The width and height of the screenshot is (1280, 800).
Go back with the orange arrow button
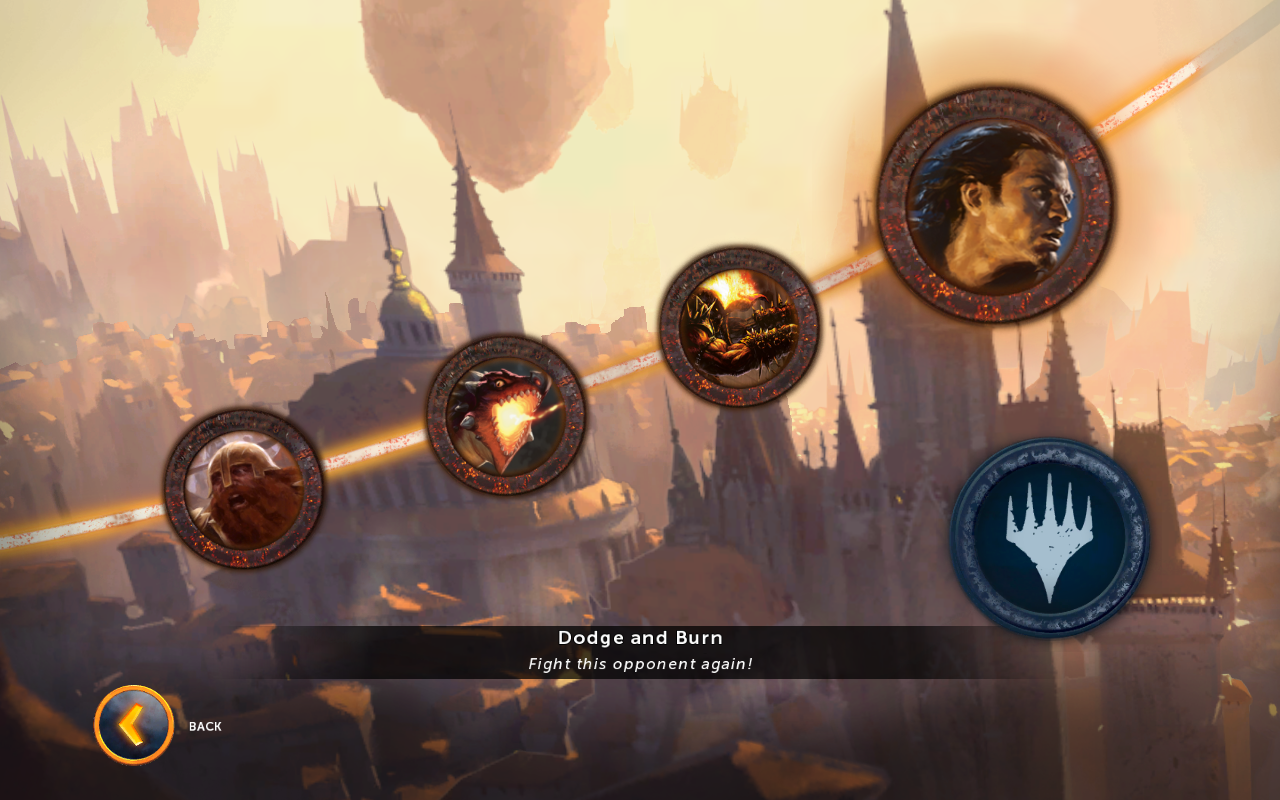pyautogui.click(x=134, y=725)
